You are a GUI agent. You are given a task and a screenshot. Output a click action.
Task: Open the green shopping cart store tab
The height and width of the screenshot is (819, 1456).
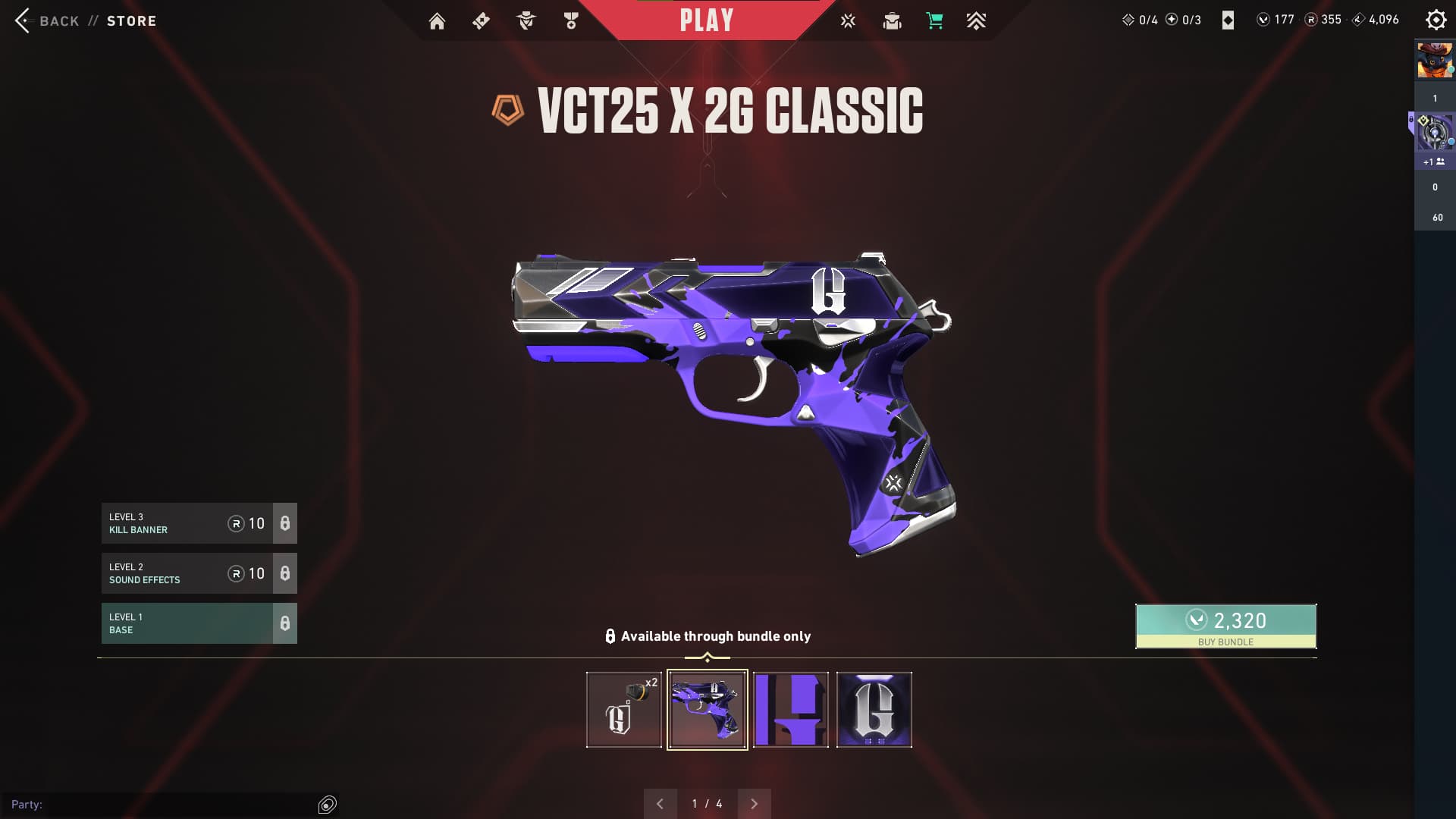click(x=934, y=21)
